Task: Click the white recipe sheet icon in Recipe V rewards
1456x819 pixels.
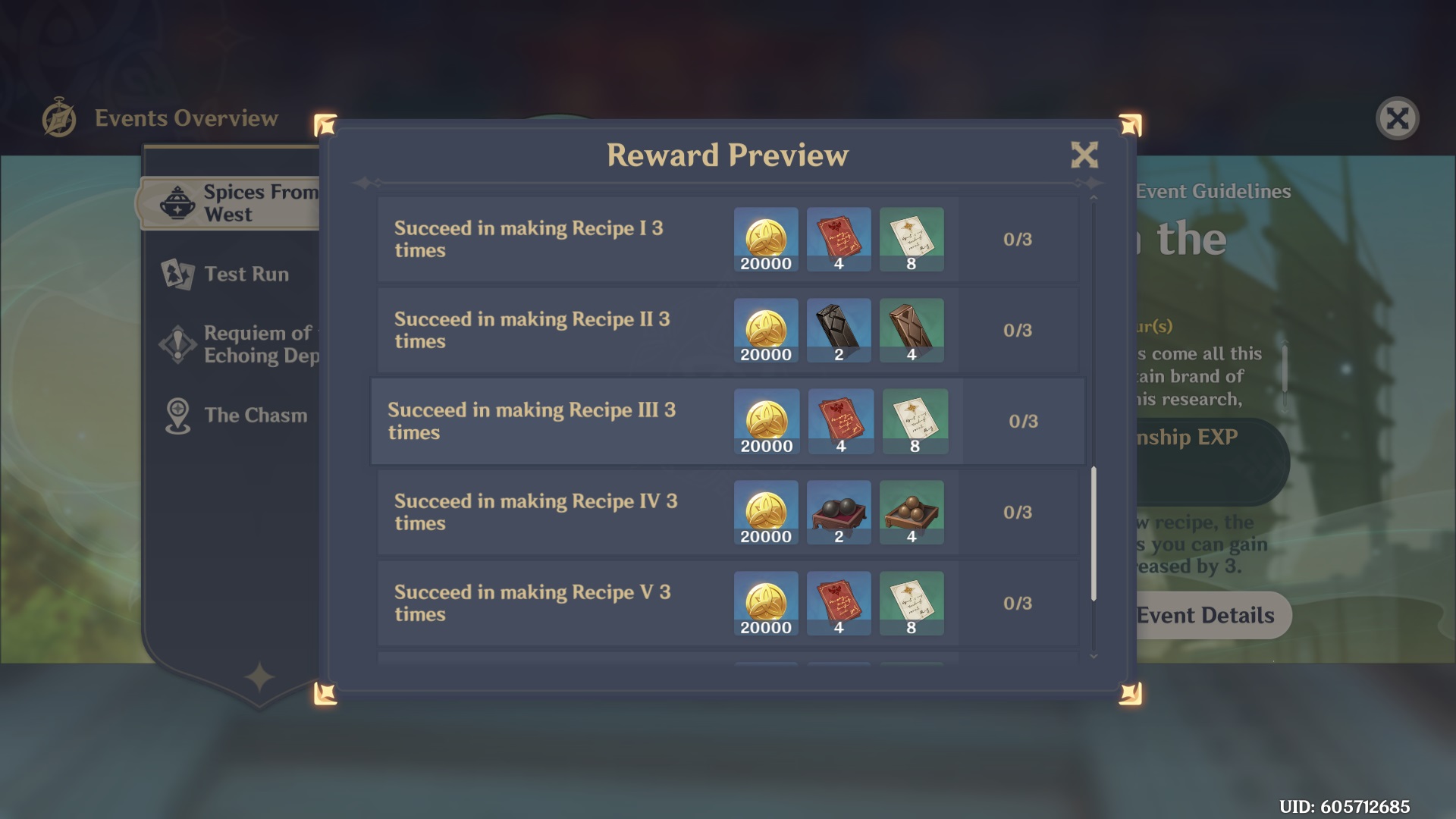Action: [912, 601]
